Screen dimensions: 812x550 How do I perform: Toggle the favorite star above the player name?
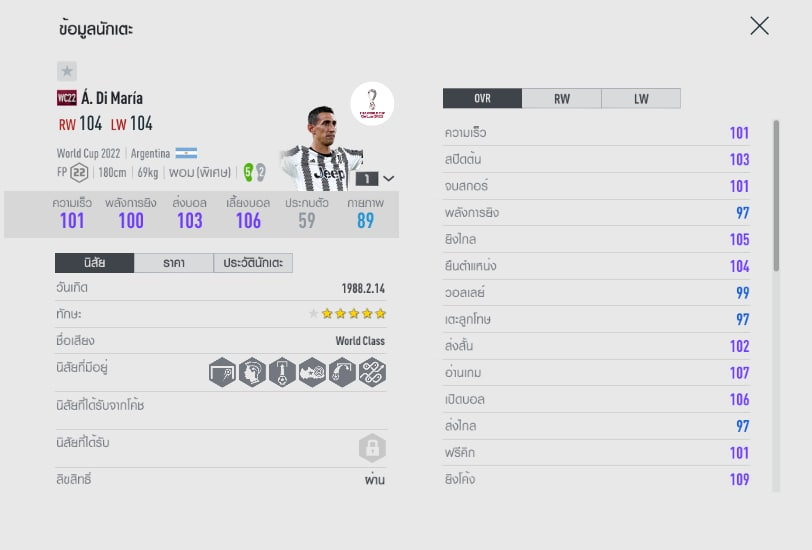coord(67,71)
